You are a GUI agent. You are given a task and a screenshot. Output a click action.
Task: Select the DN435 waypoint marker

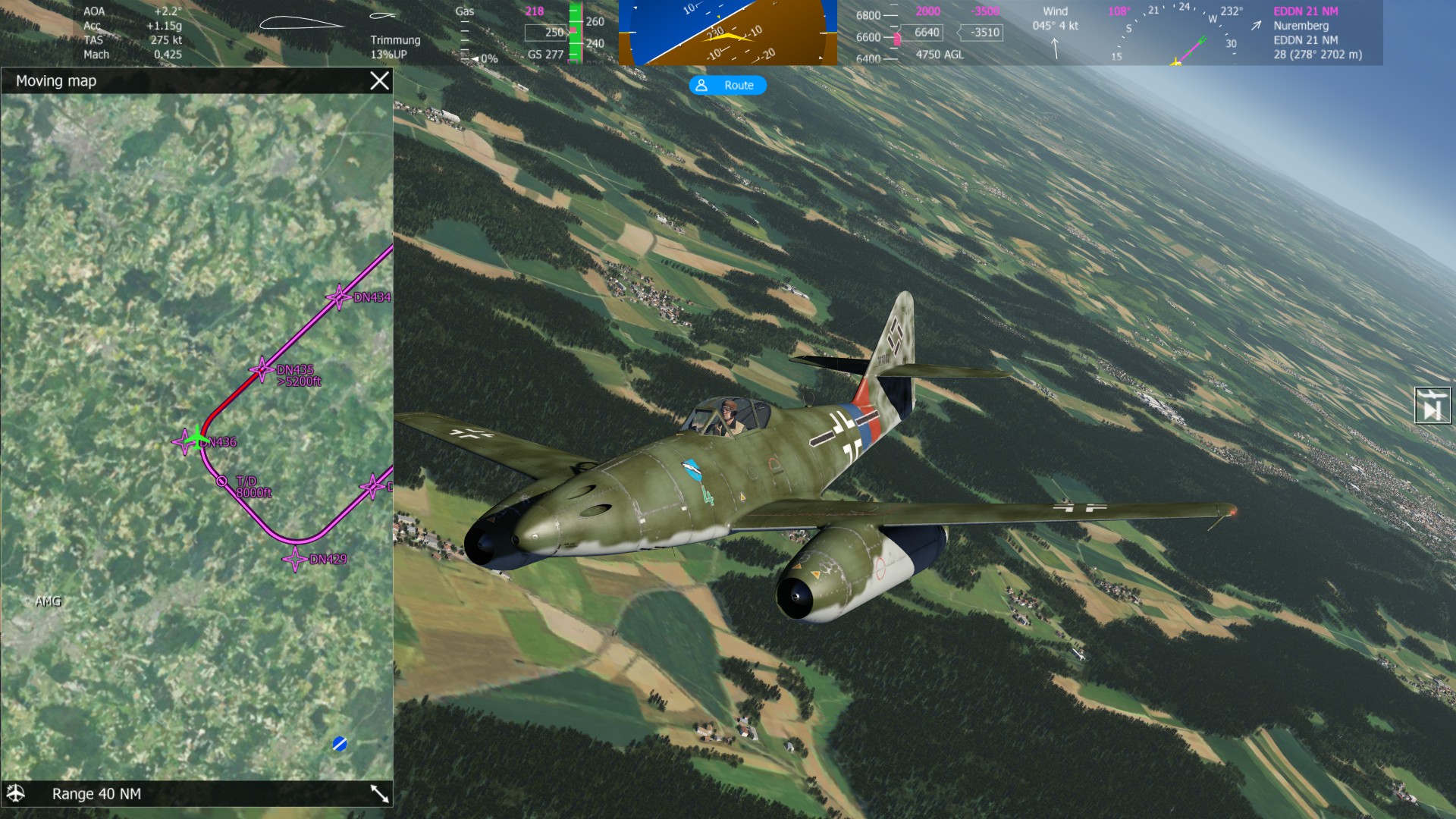(x=262, y=370)
